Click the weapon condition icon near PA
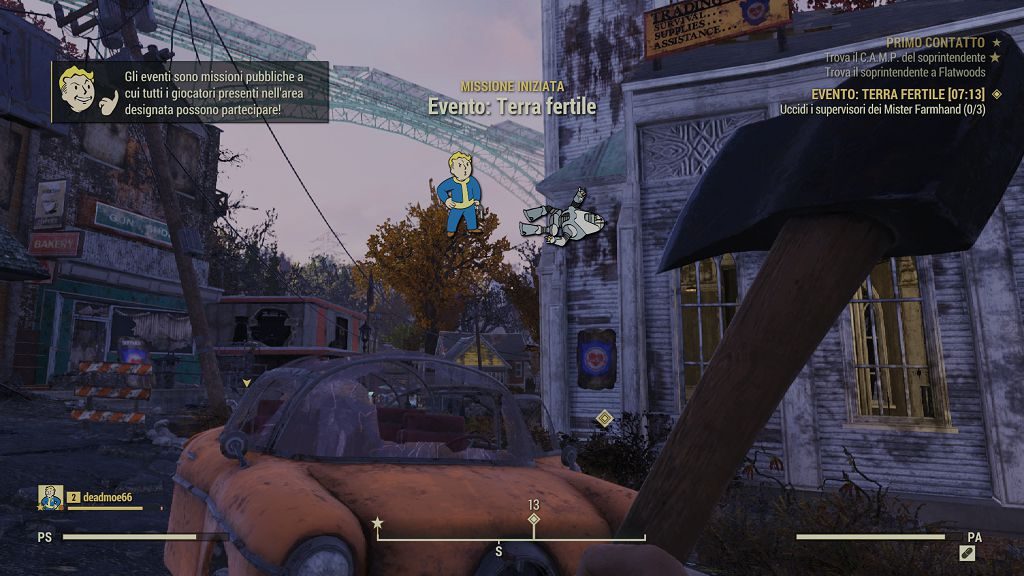 pyautogui.click(x=967, y=552)
